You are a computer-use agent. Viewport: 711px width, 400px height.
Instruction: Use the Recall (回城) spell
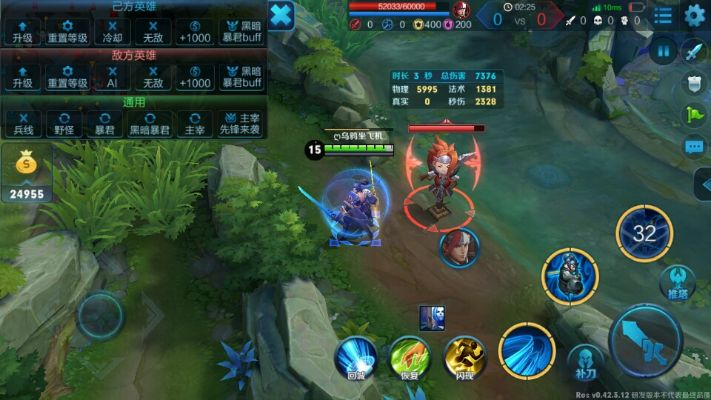pyautogui.click(x=356, y=357)
